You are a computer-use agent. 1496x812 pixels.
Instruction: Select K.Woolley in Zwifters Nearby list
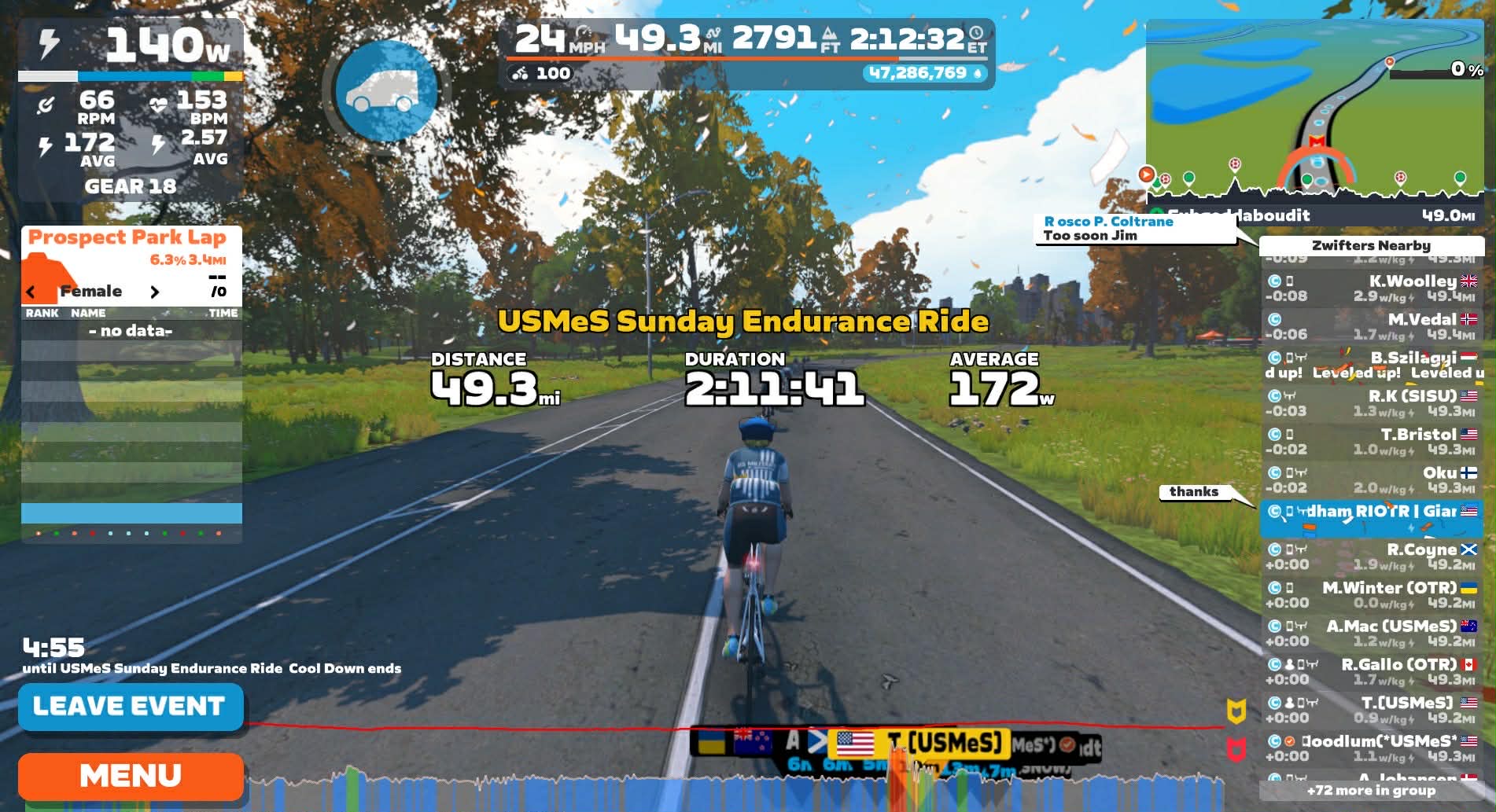(1371, 288)
